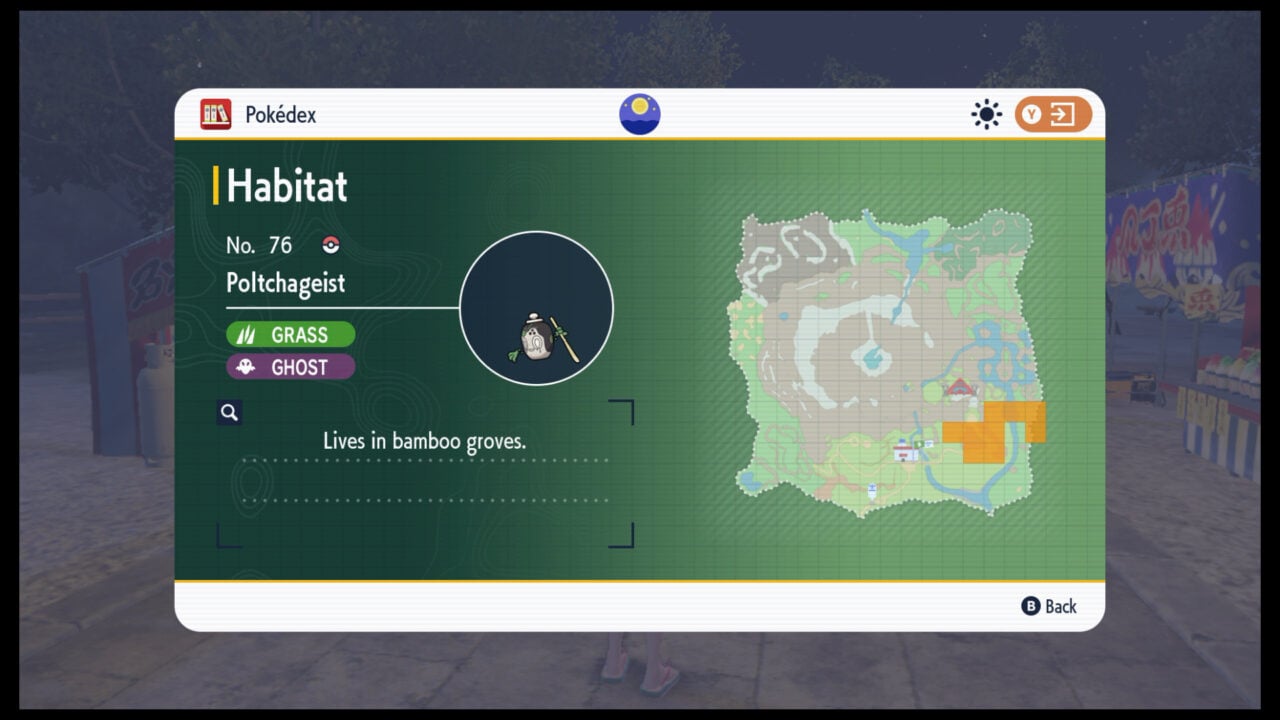Screen dimensions: 1280x720
Task: Toggle the screen brightness setting
Action: (x=986, y=114)
